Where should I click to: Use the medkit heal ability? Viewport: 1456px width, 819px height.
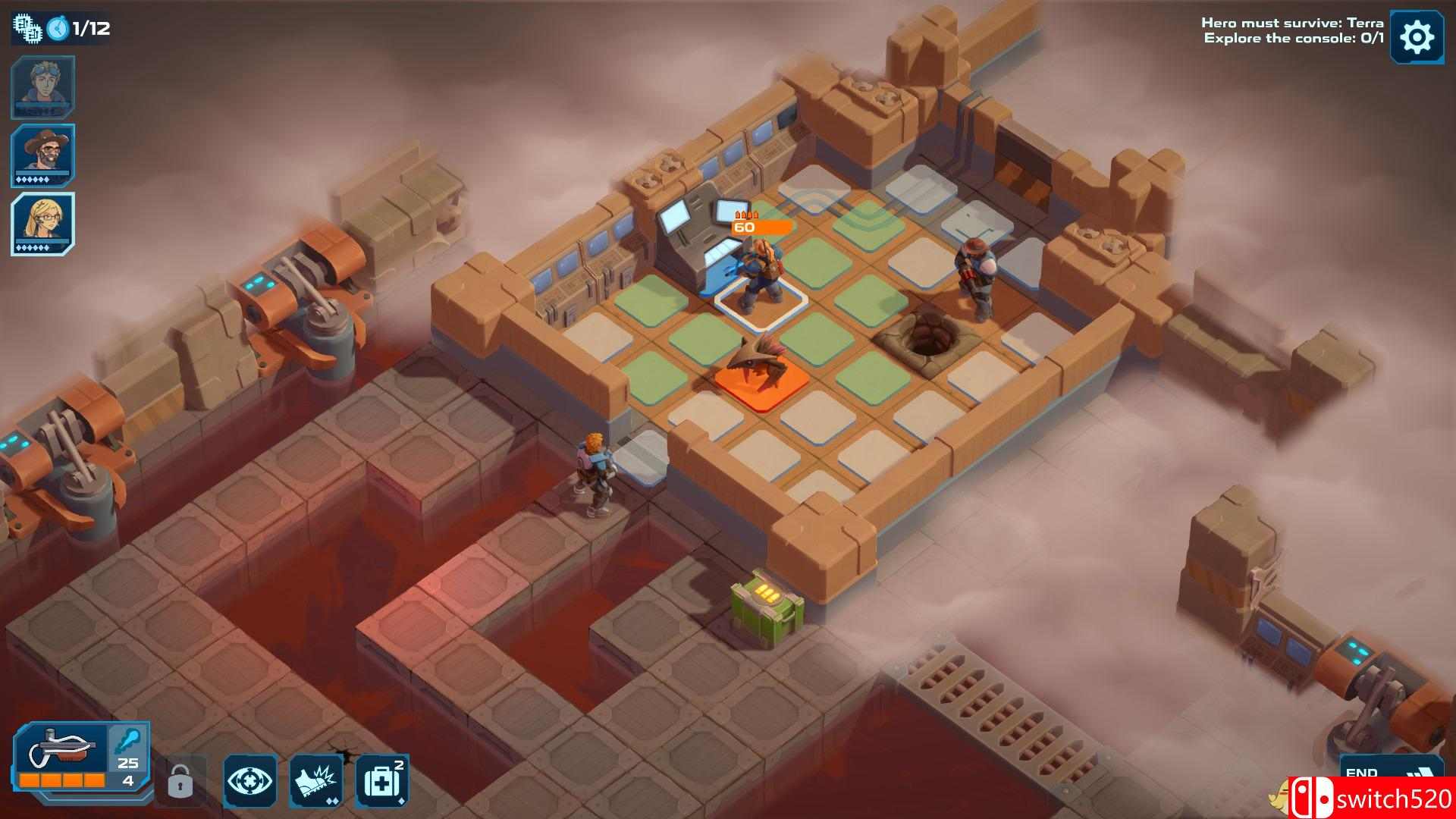(x=381, y=780)
